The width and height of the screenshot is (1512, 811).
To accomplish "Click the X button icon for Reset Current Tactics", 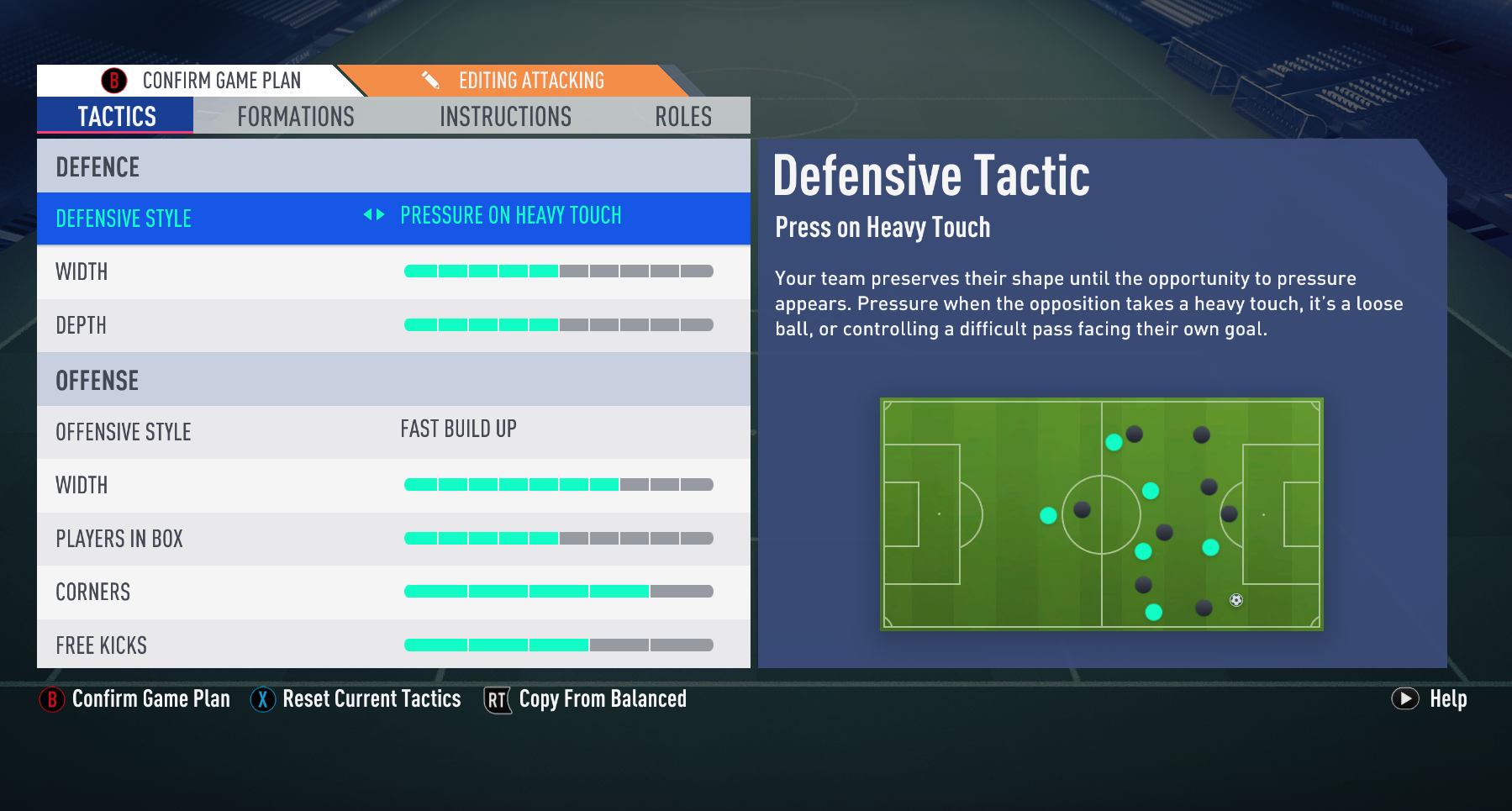I will click(263, 699).
